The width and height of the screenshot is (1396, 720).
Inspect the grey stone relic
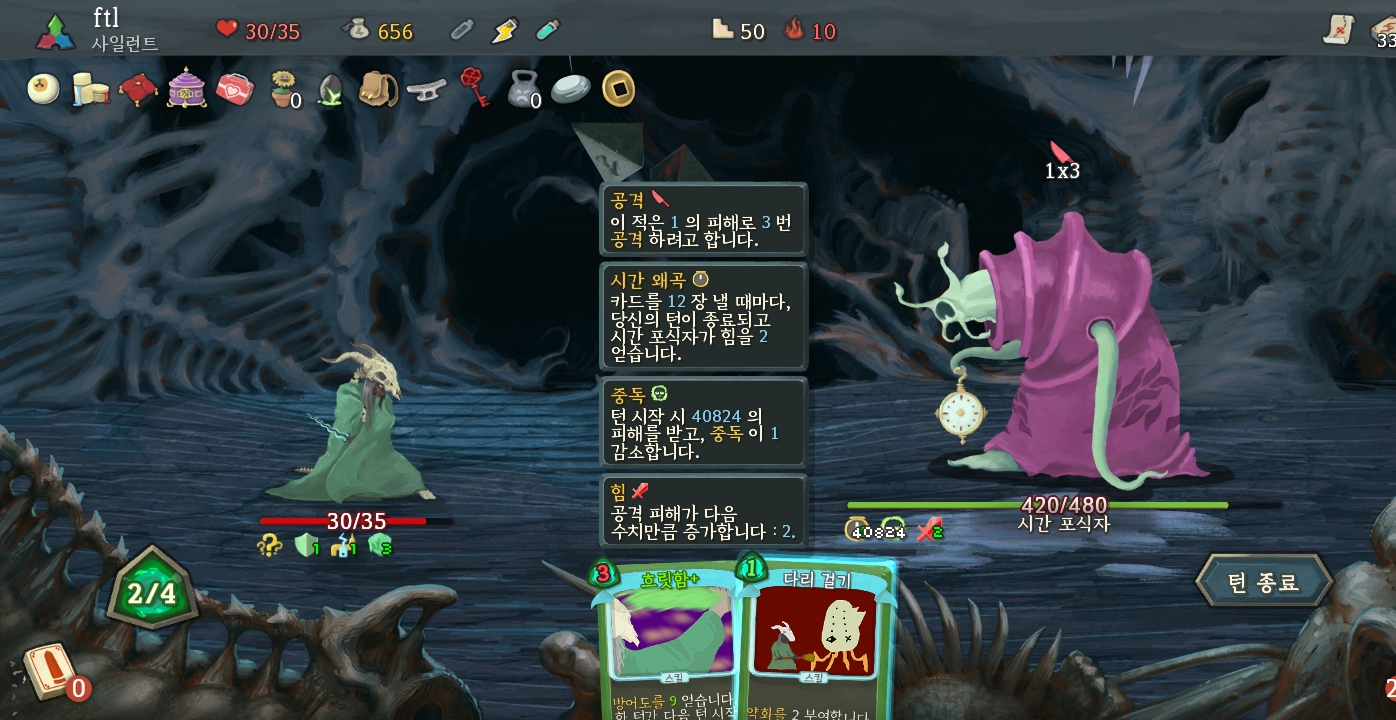tap(570, 89)
